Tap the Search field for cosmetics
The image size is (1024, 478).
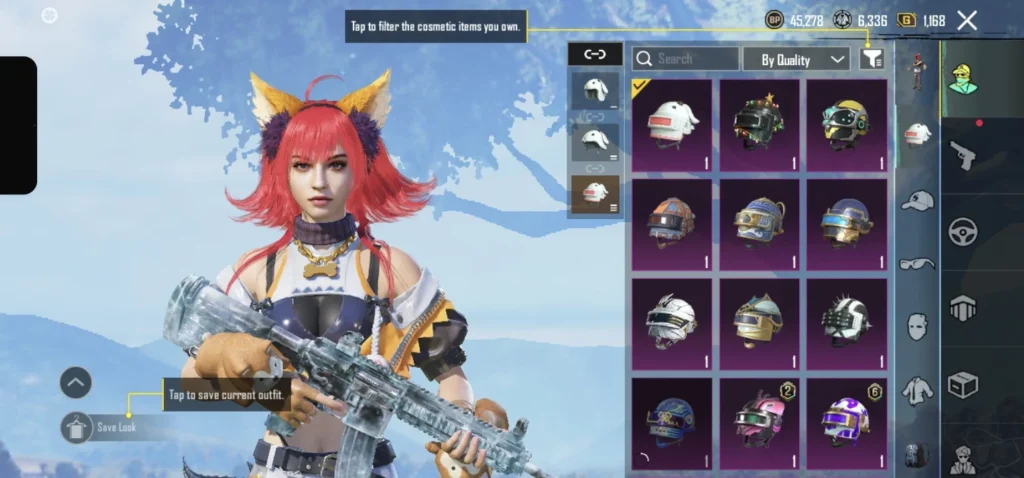coord(686,59)
